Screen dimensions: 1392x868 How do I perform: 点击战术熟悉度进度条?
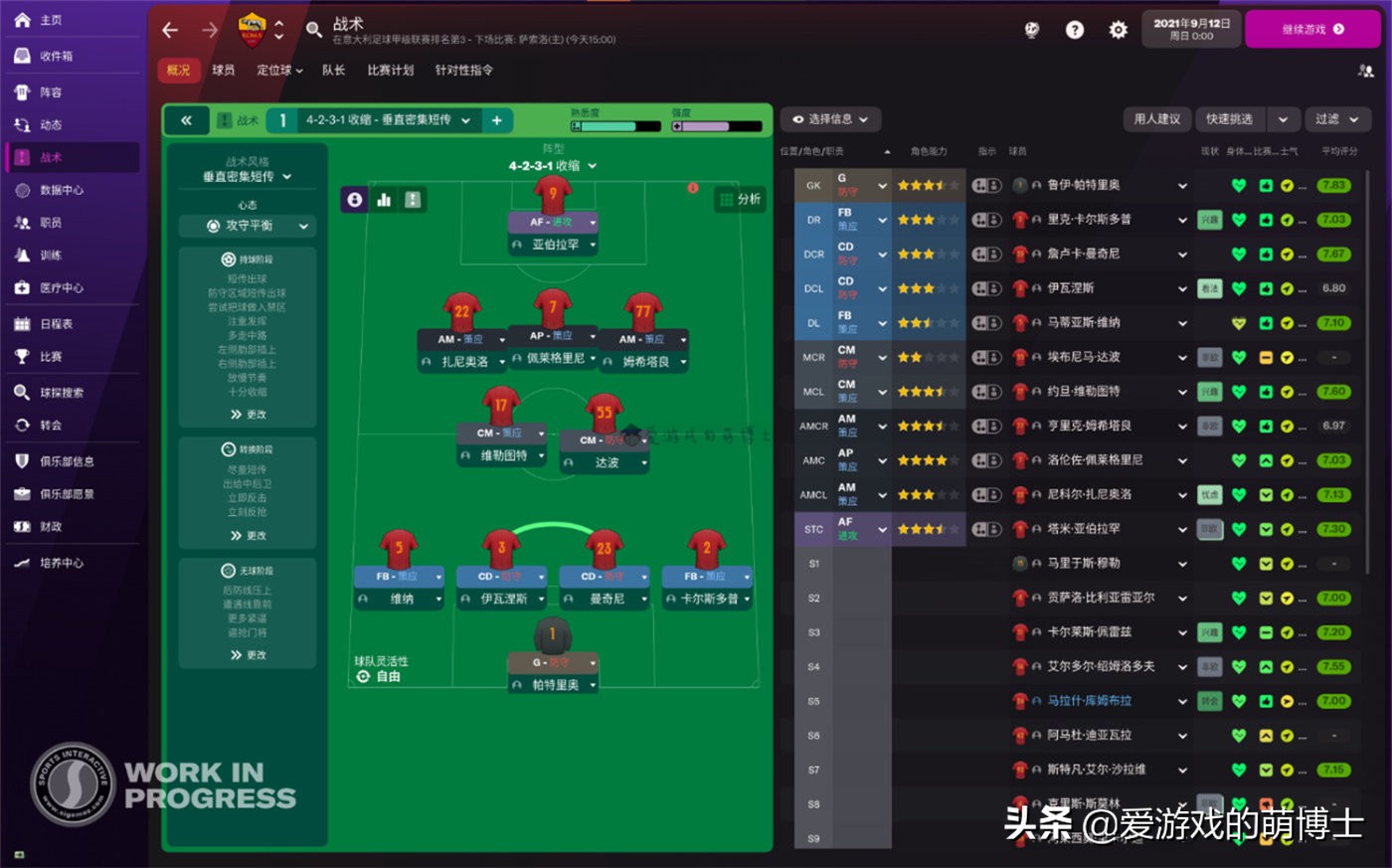(x=616, y=127)
